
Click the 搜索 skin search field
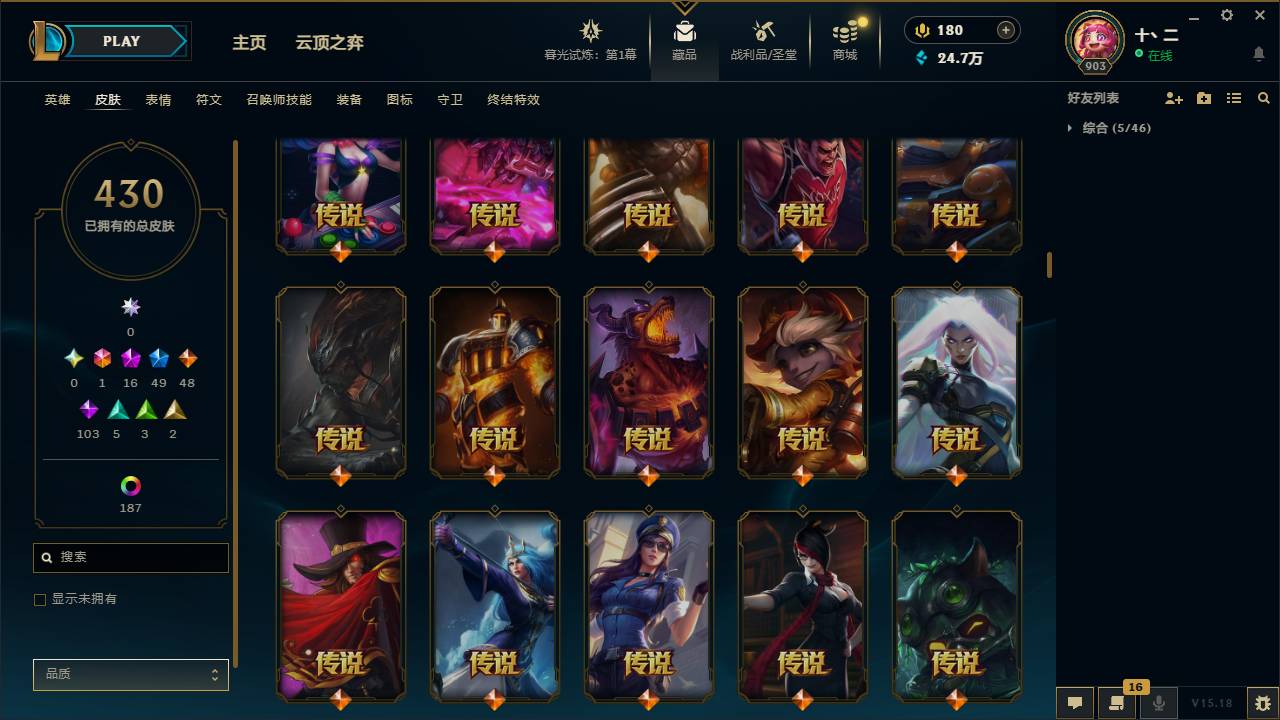pyautogui.click(x=130, y=557)
